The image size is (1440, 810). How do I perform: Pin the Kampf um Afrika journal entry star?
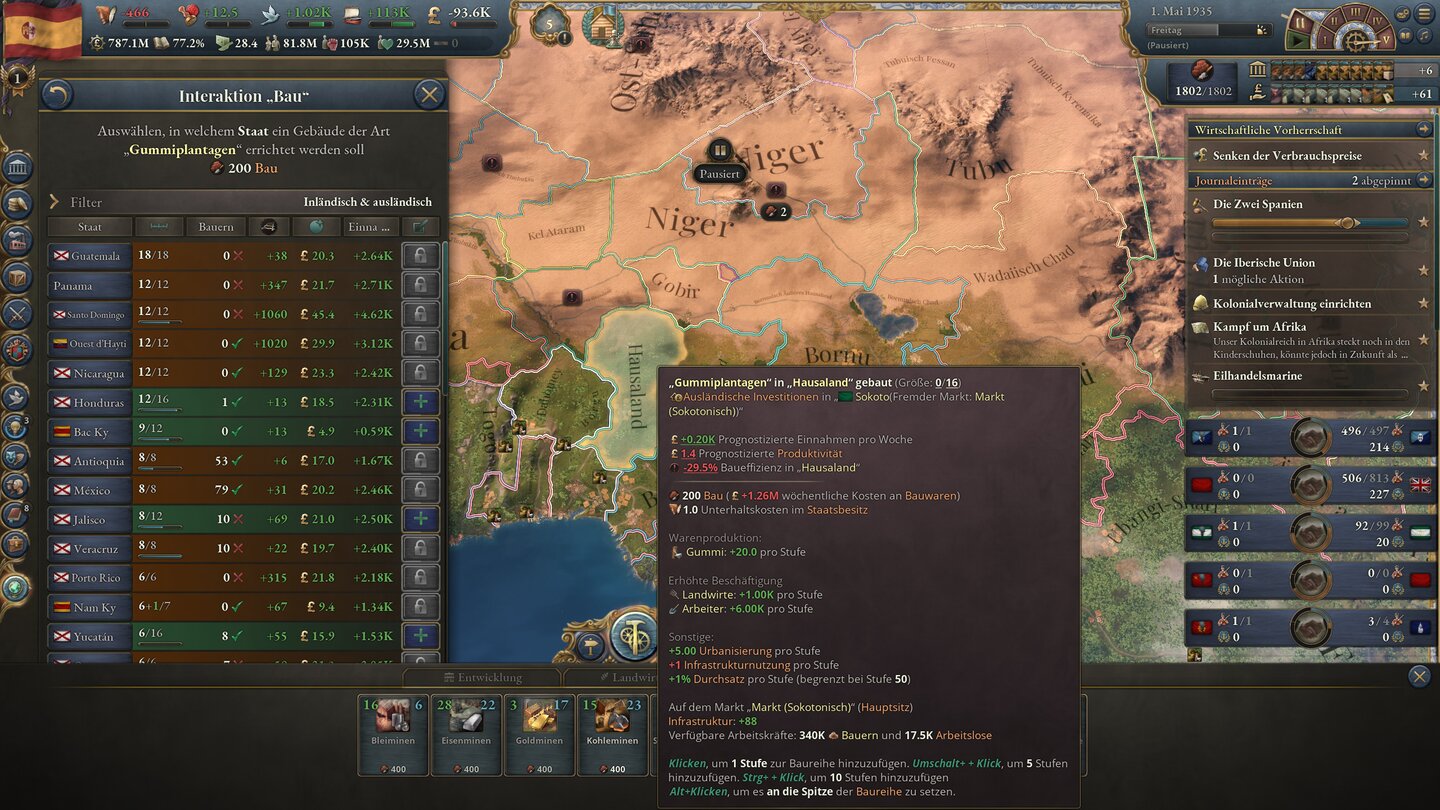point(1424,339)
